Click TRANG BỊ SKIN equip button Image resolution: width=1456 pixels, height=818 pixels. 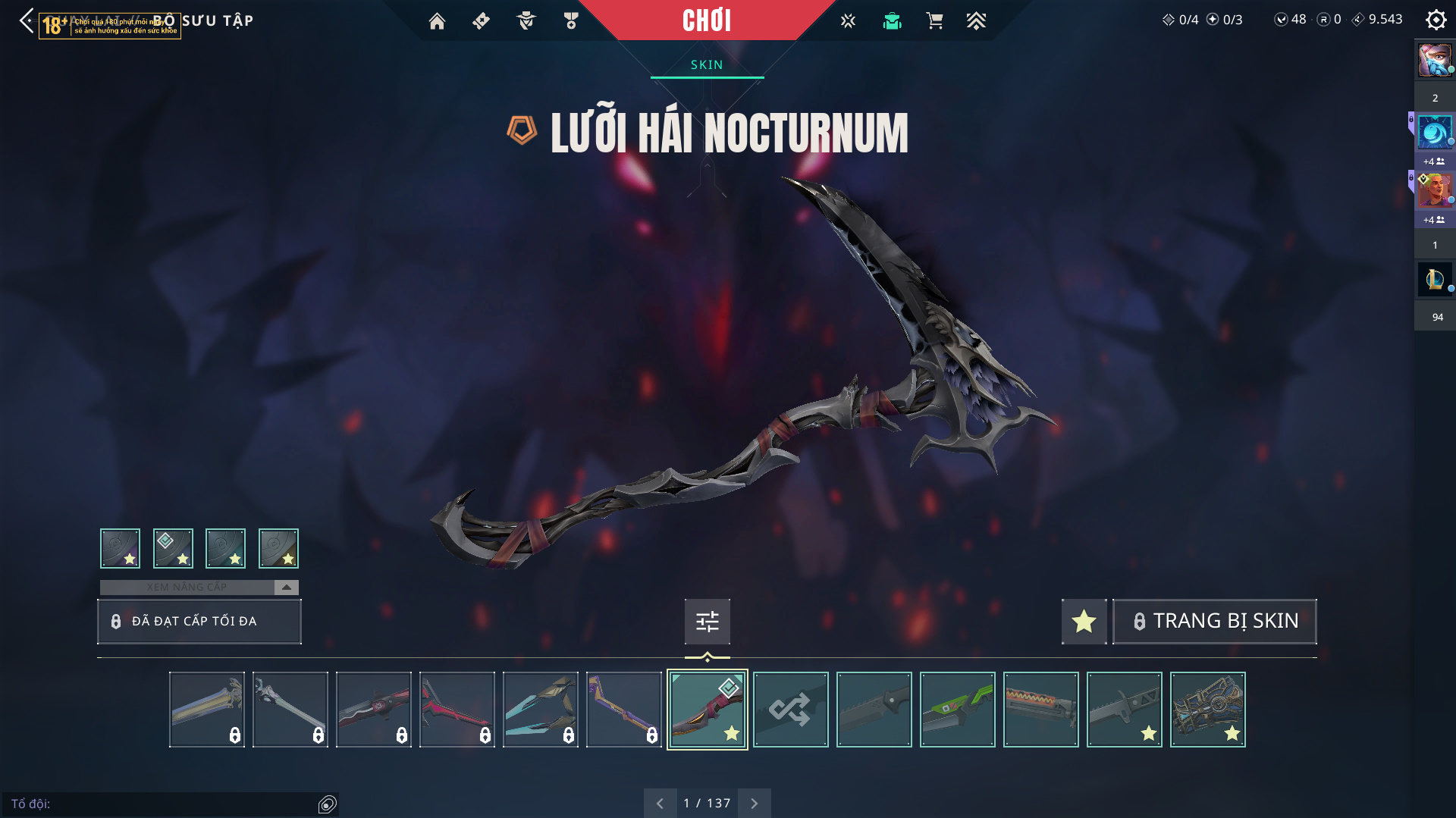click(1214, 621)
